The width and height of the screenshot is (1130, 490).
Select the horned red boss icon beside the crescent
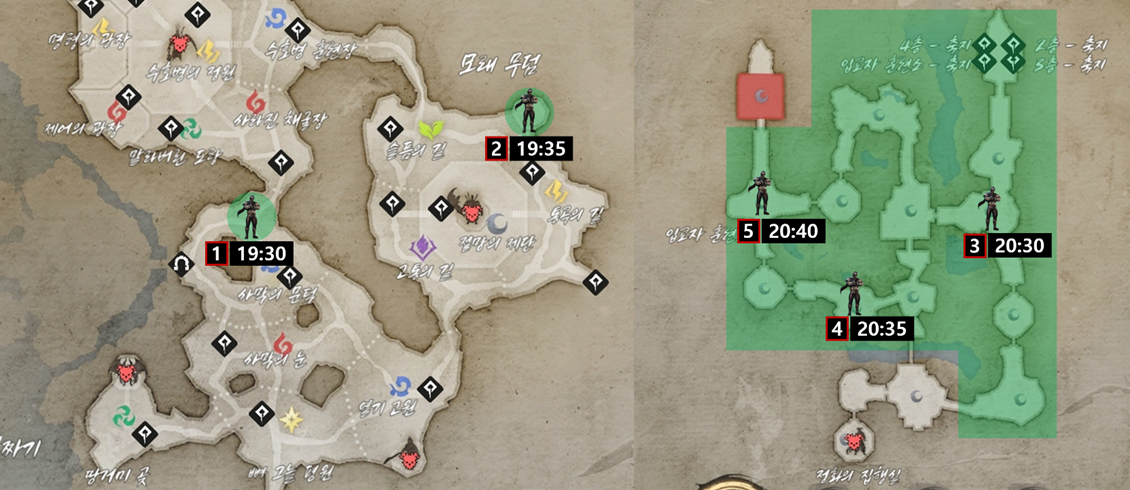468,208
